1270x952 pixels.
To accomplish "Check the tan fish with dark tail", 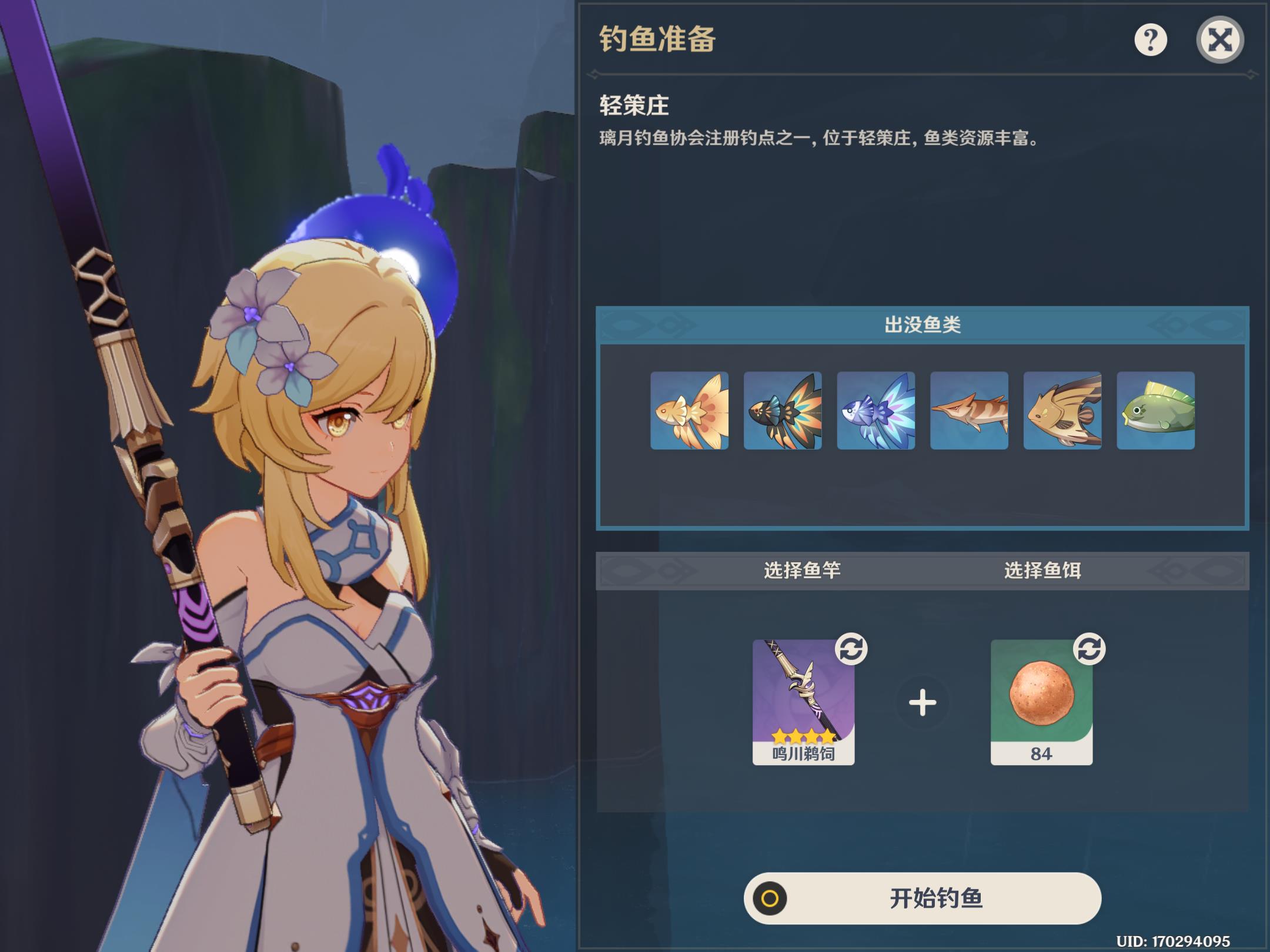I will [x=1062, y=411].
